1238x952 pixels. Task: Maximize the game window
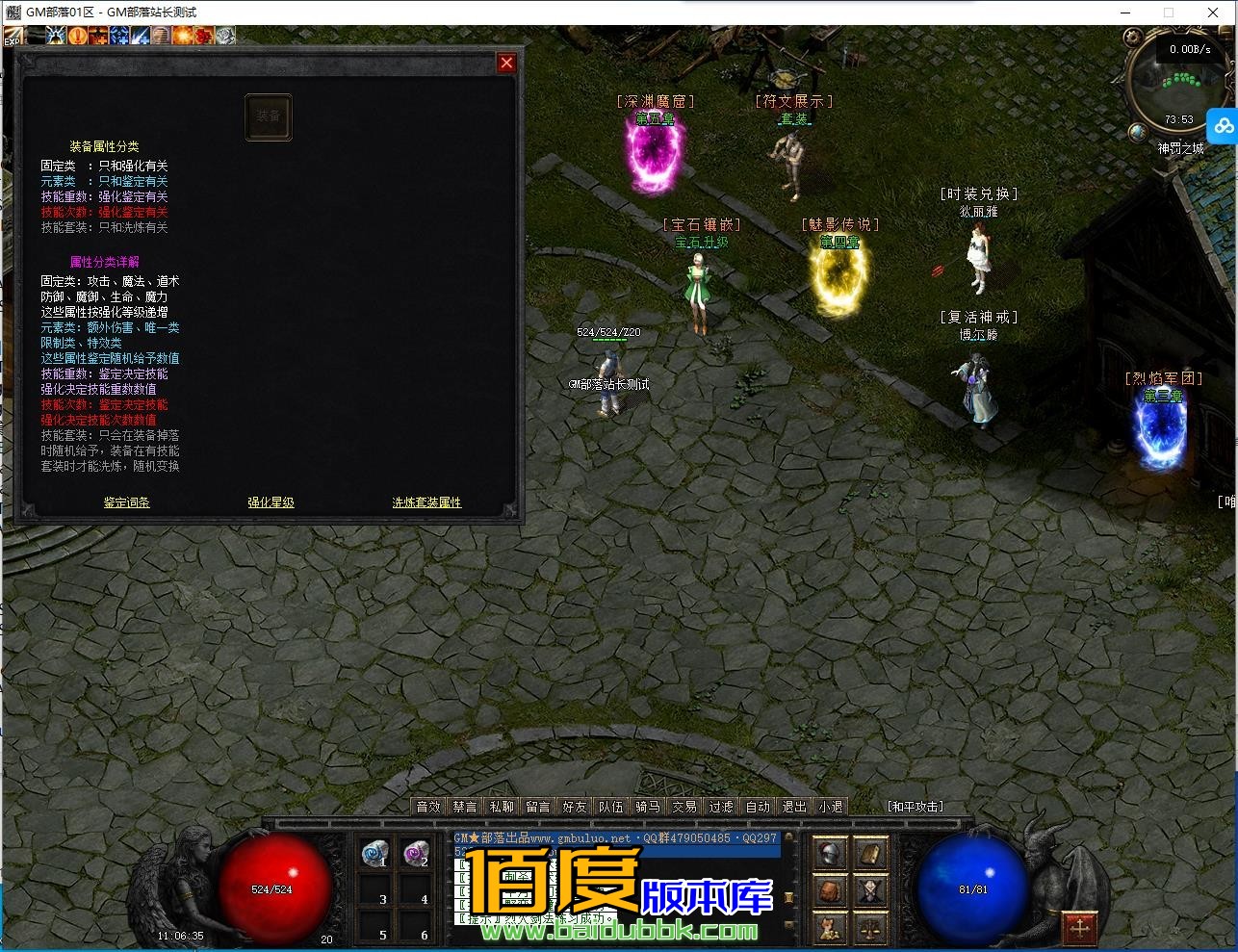[x=1169, y=13]
